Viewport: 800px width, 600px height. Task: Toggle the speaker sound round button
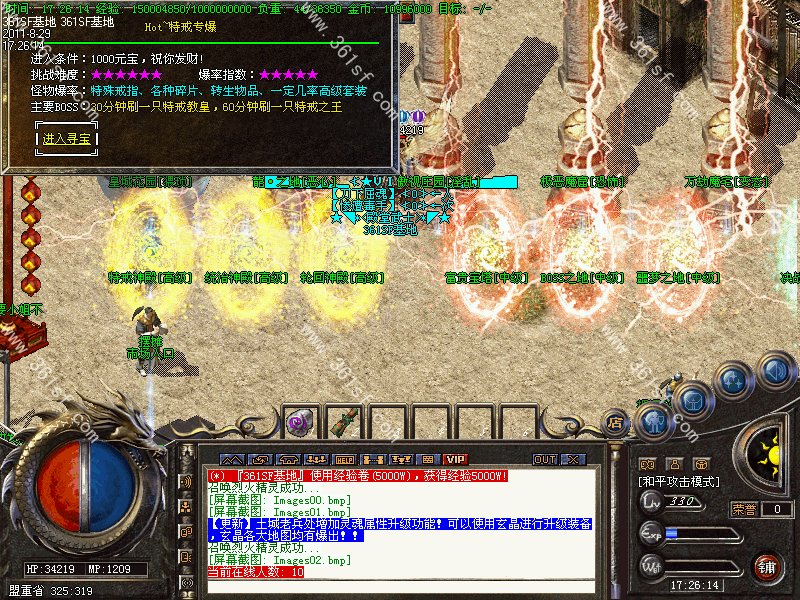pos(775,370)
